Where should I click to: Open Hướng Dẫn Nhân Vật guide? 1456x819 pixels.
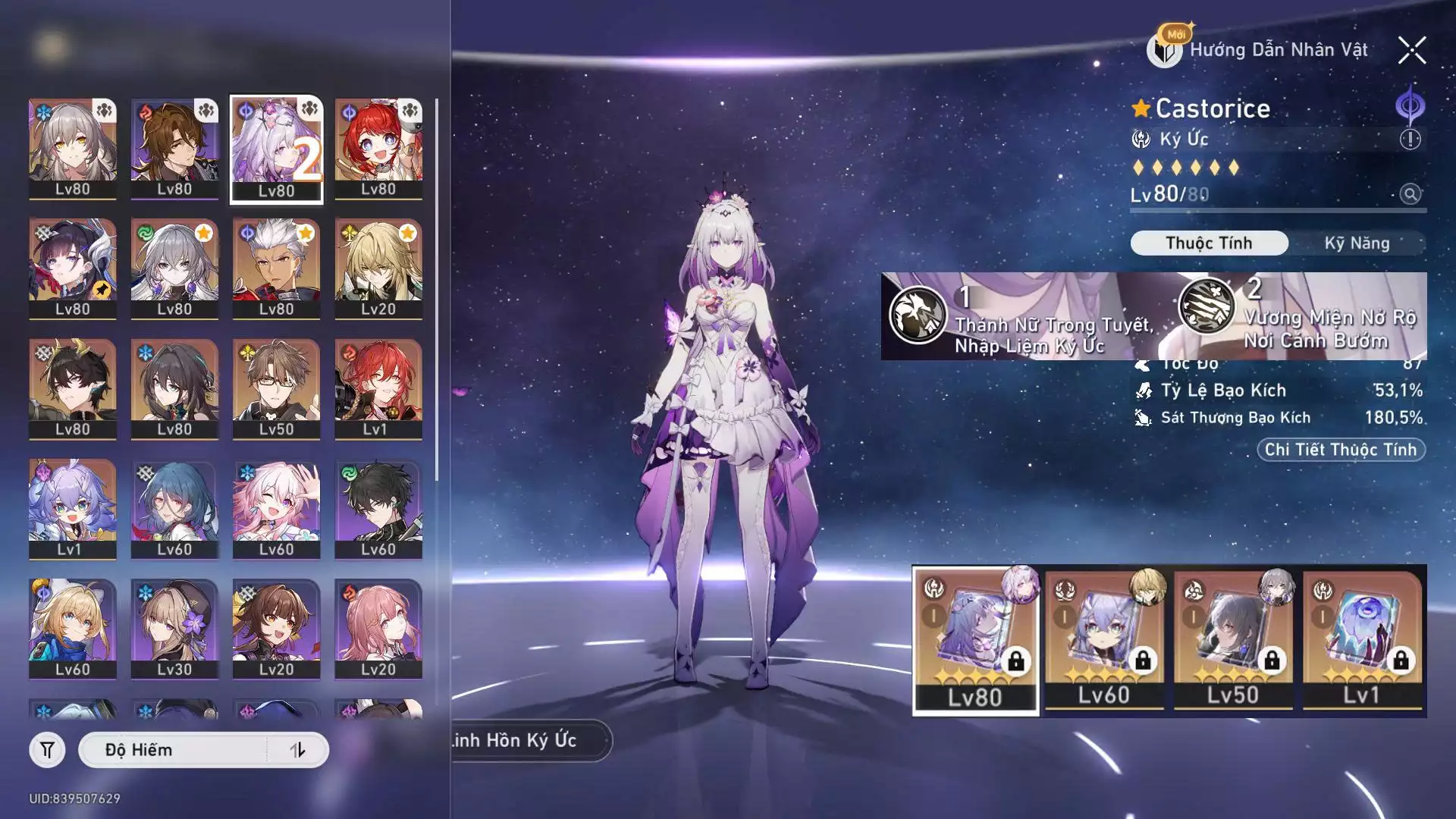click(1260, 50)
